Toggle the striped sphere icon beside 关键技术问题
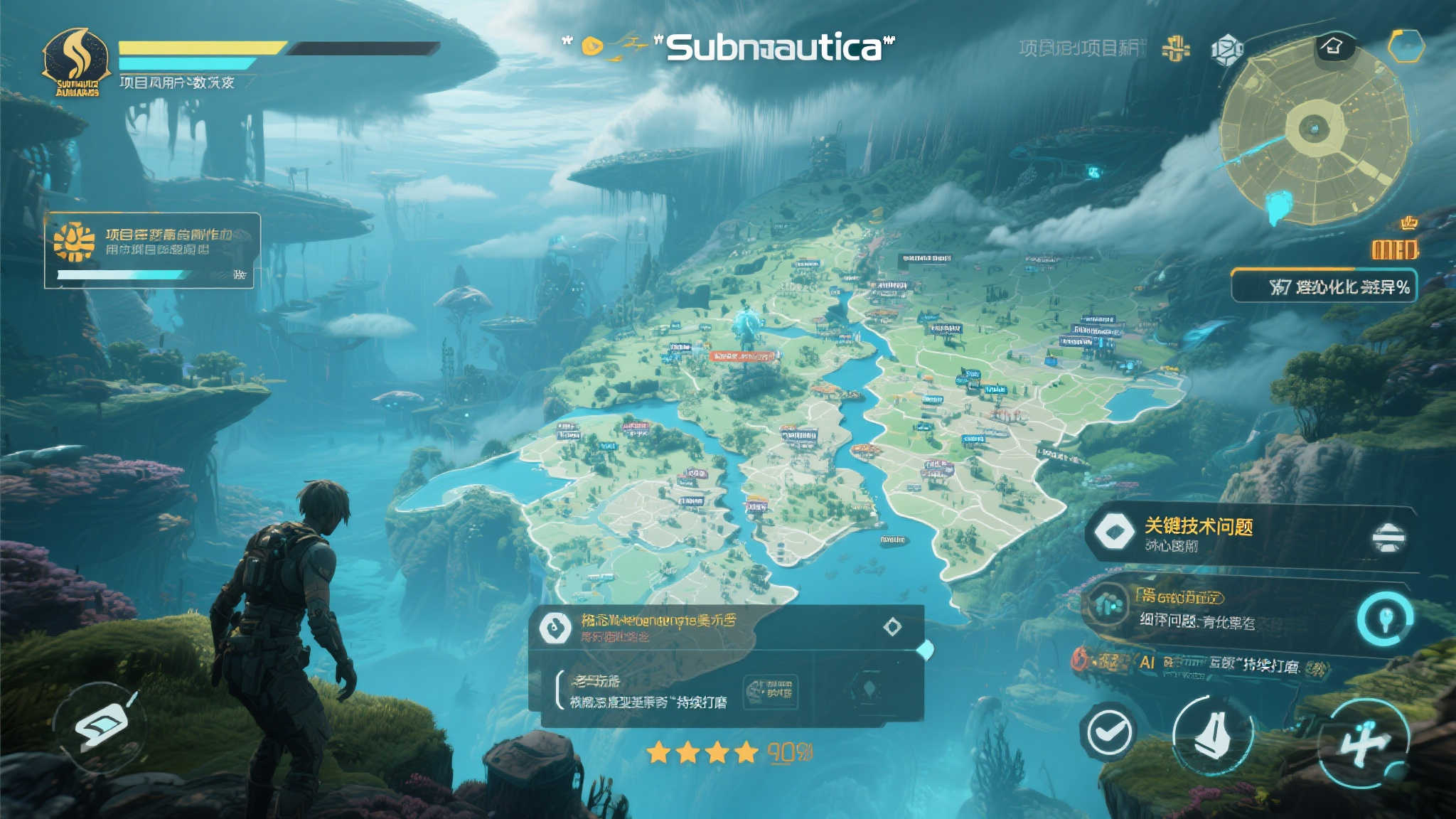The image size is (1456, 819). [x=1388, y=537]
